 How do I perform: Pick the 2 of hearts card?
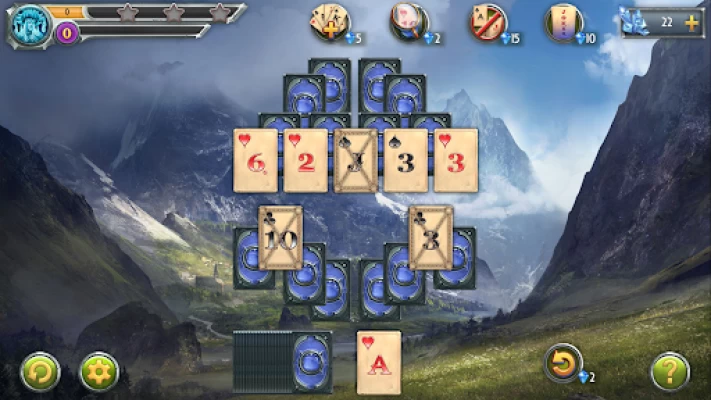[305, 160]
